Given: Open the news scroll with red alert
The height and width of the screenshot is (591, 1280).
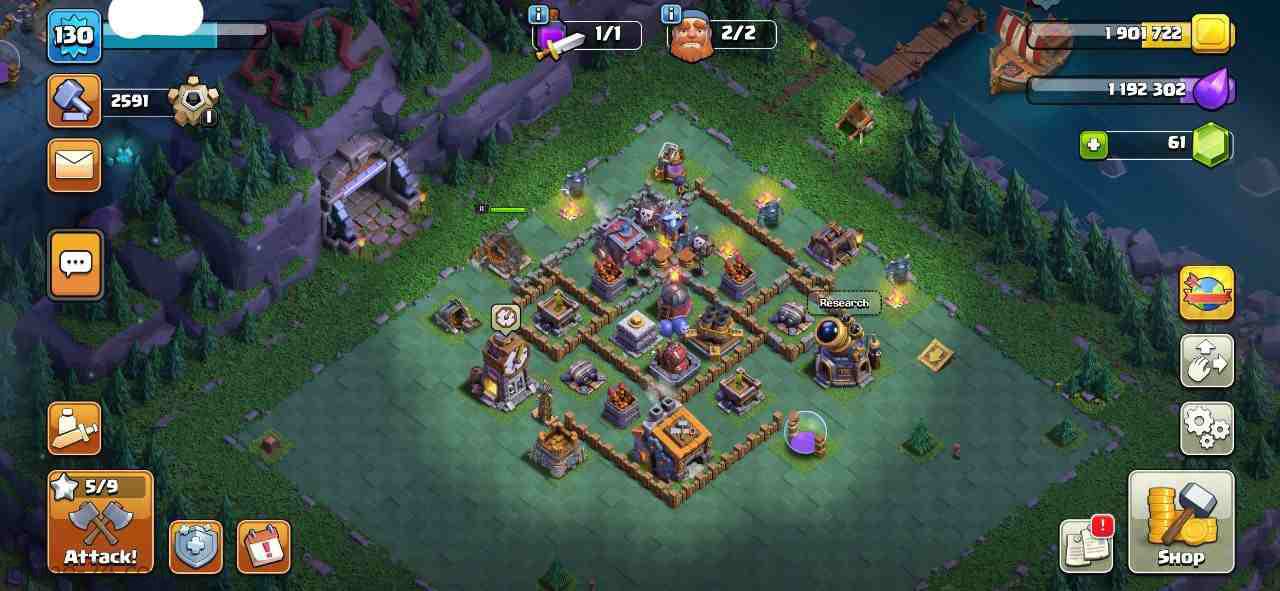Looking at the screenshot, I should click(1086, 545).
